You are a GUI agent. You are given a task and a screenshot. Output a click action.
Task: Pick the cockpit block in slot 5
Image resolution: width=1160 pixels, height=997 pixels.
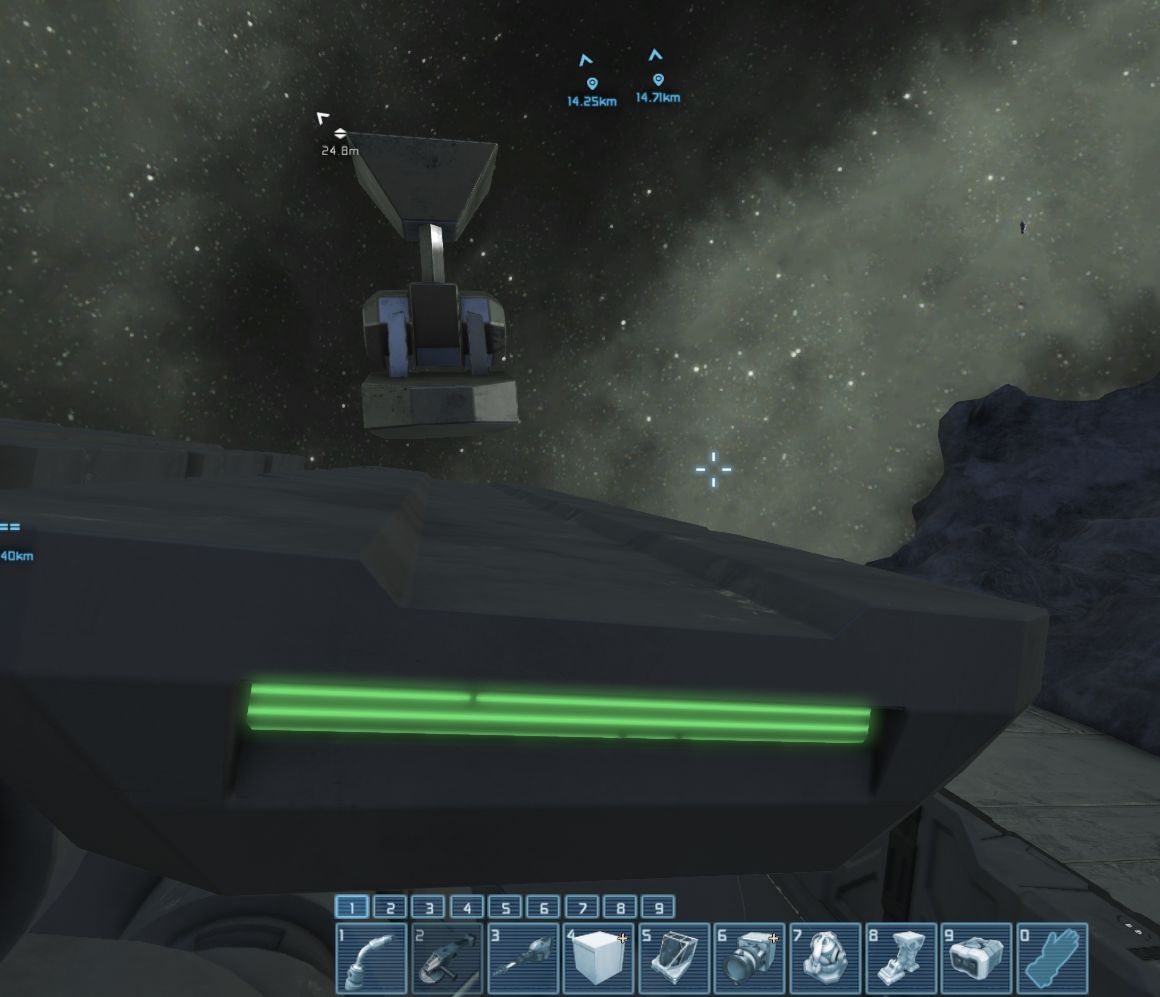[x=675, y=958]
